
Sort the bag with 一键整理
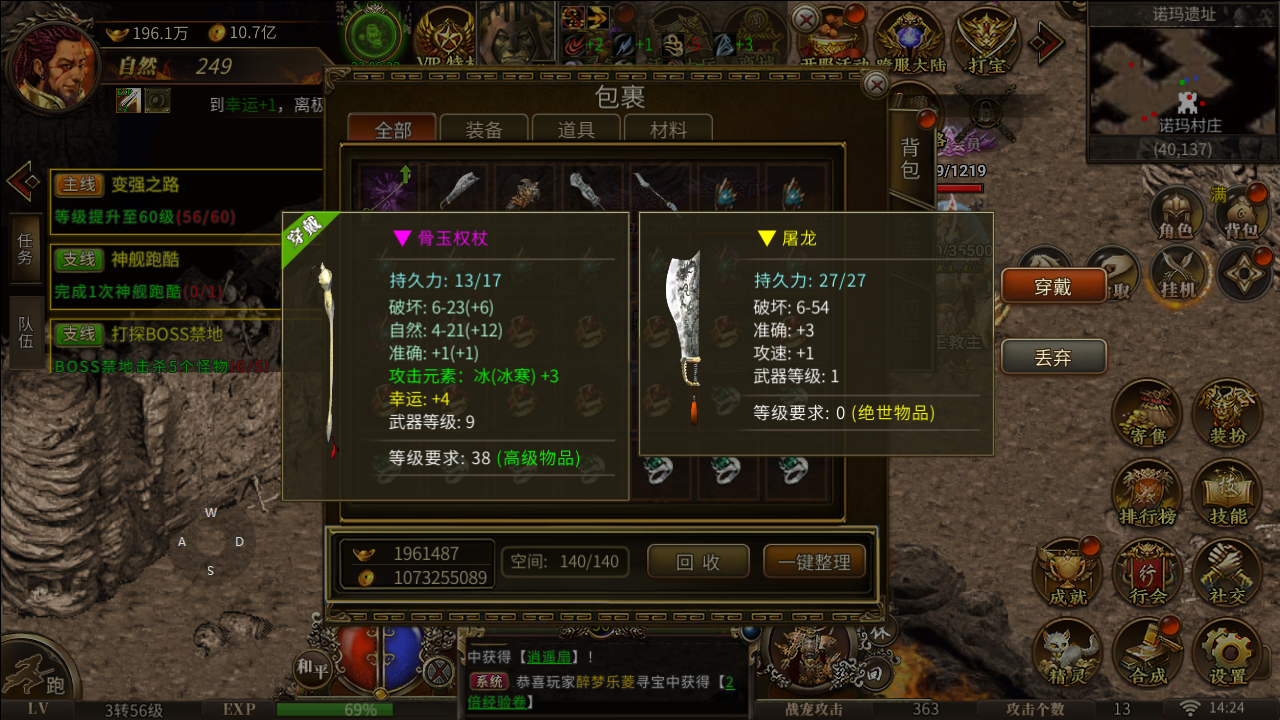coord(814,562)
